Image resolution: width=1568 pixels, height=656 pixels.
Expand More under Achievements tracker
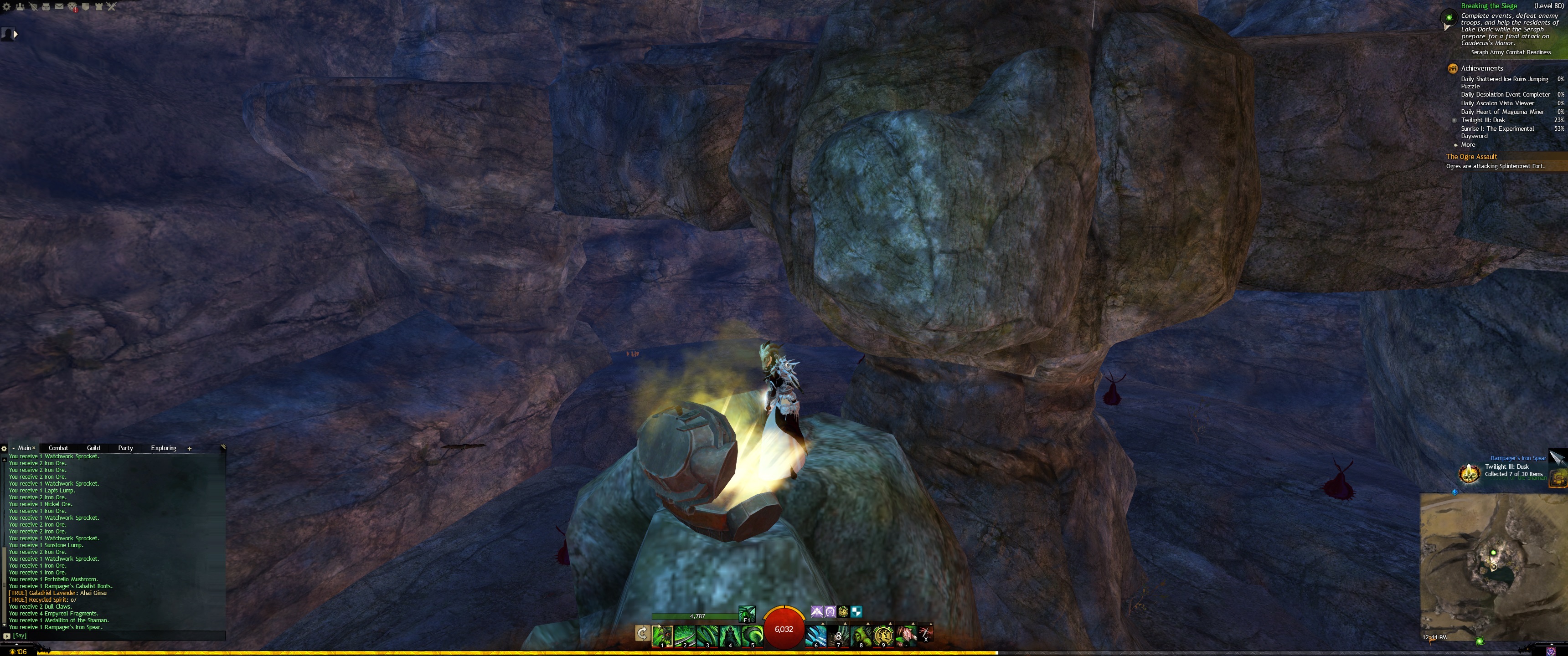[x=1468, y=145]
